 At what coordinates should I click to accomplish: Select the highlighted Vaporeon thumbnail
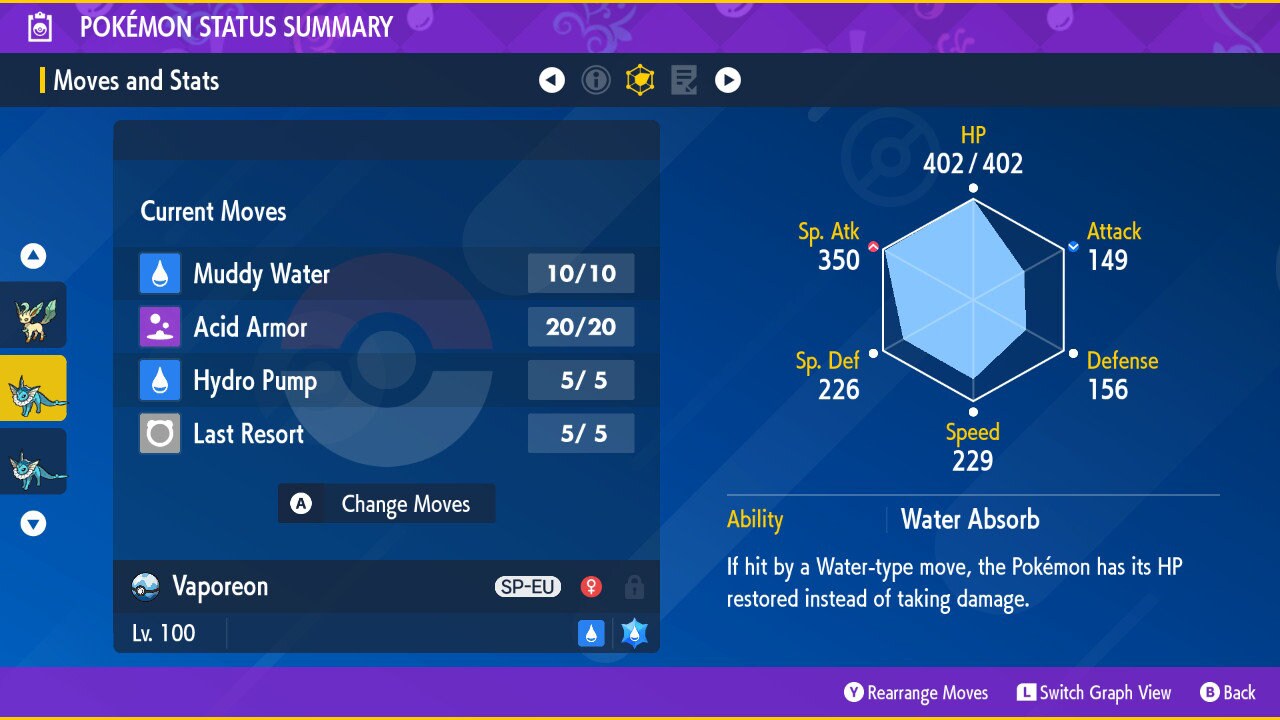pos(33,388)
